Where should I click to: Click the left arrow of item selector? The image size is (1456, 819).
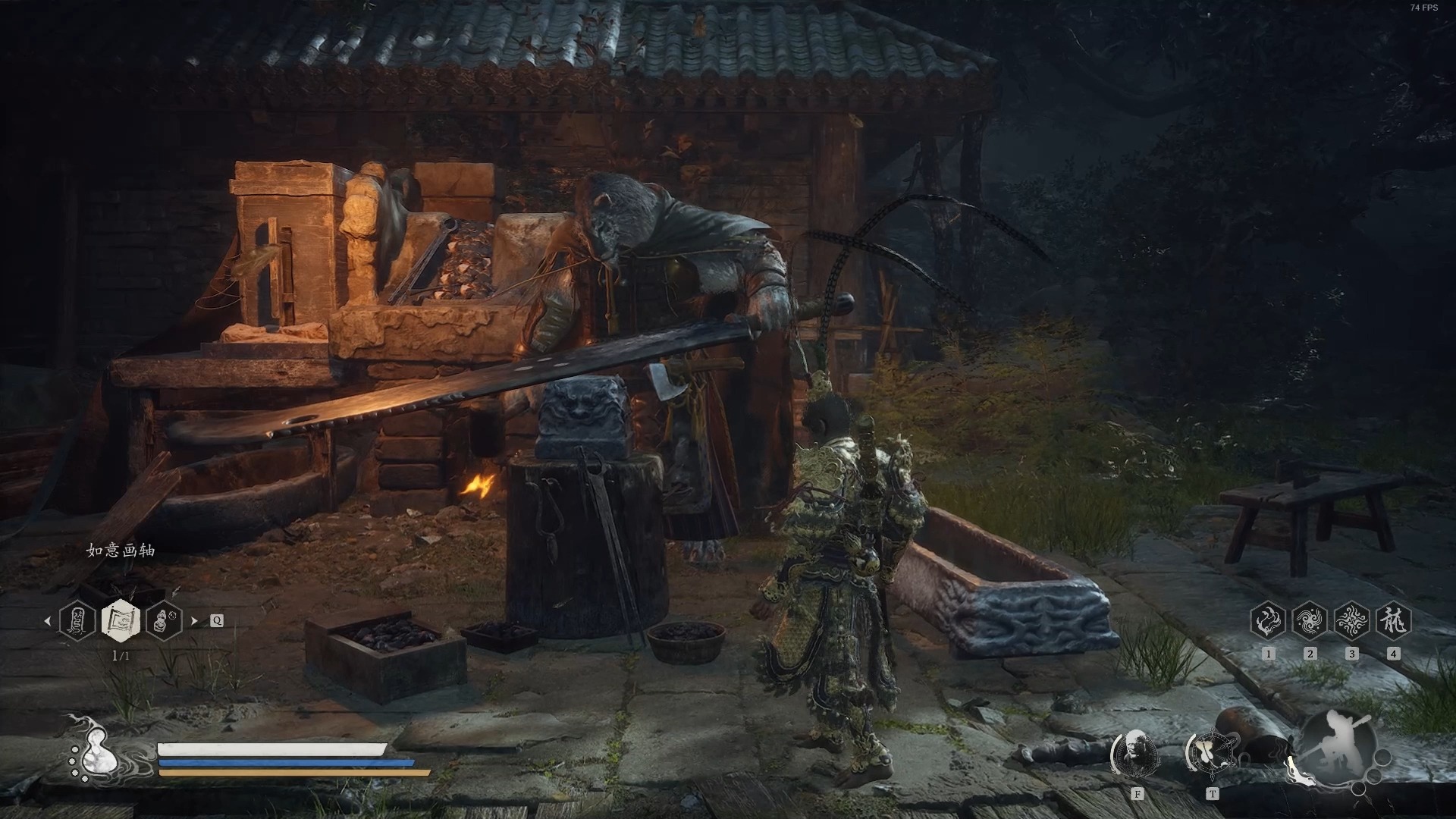click(x=47, y=620)
